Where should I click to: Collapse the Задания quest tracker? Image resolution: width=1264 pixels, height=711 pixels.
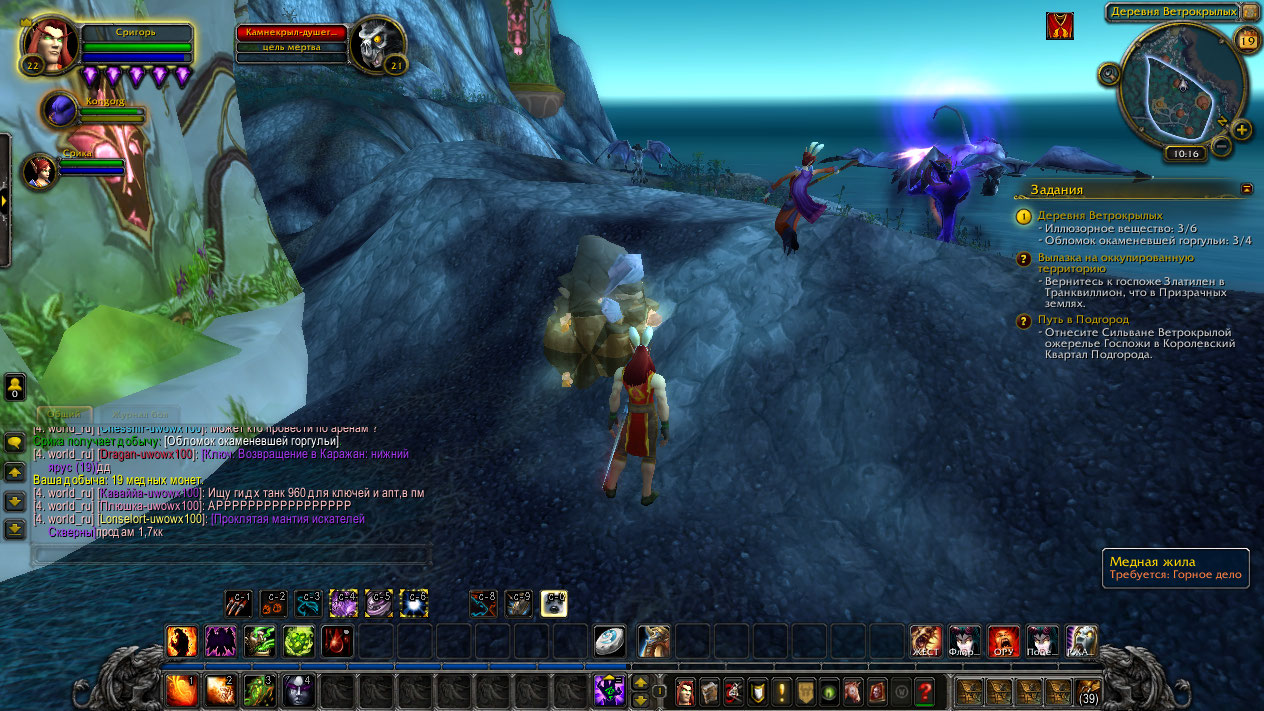pyautogui.click(x=1246, y=188)
